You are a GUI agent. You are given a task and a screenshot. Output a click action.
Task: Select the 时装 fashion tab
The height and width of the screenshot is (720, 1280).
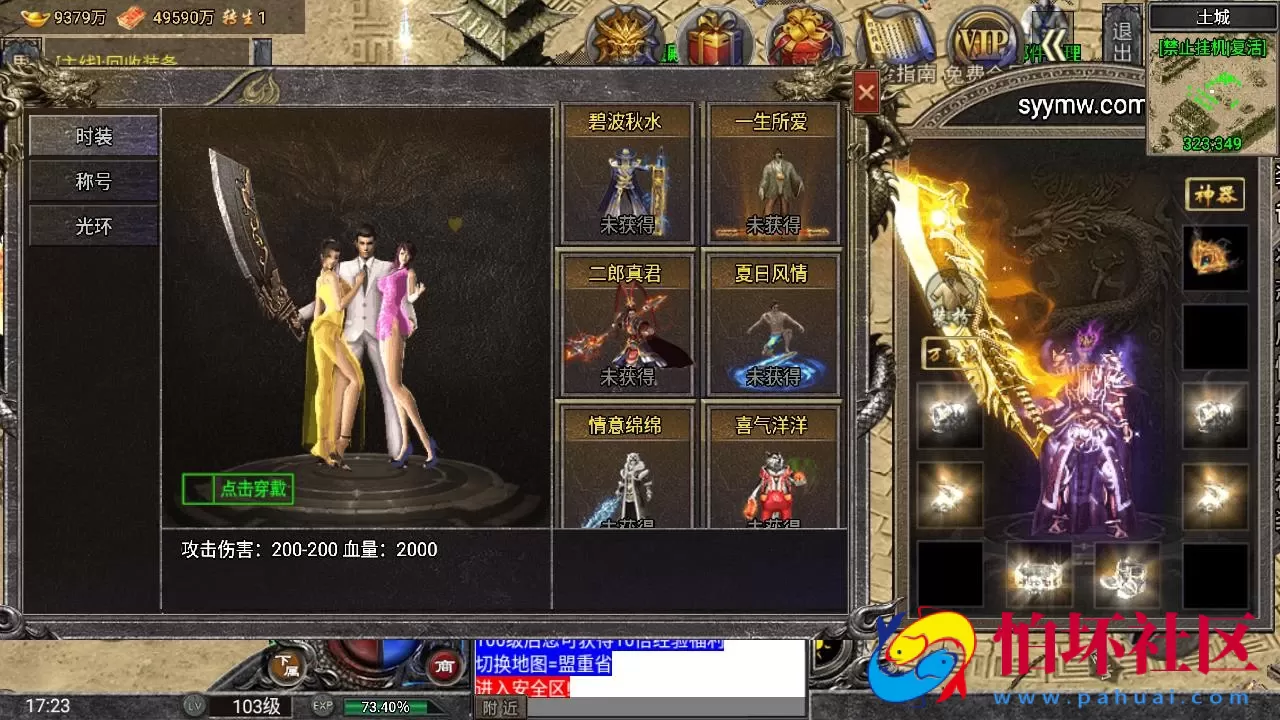click(92, 137)
